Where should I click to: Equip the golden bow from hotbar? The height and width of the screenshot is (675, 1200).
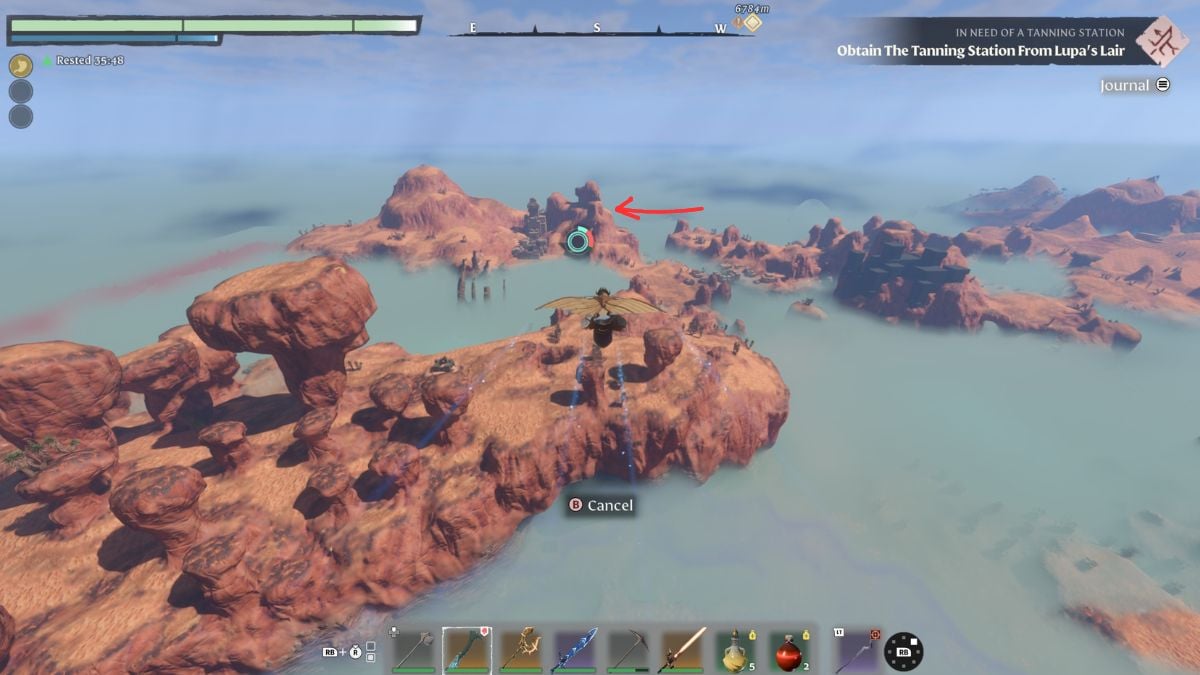click(x=521, y=650)
